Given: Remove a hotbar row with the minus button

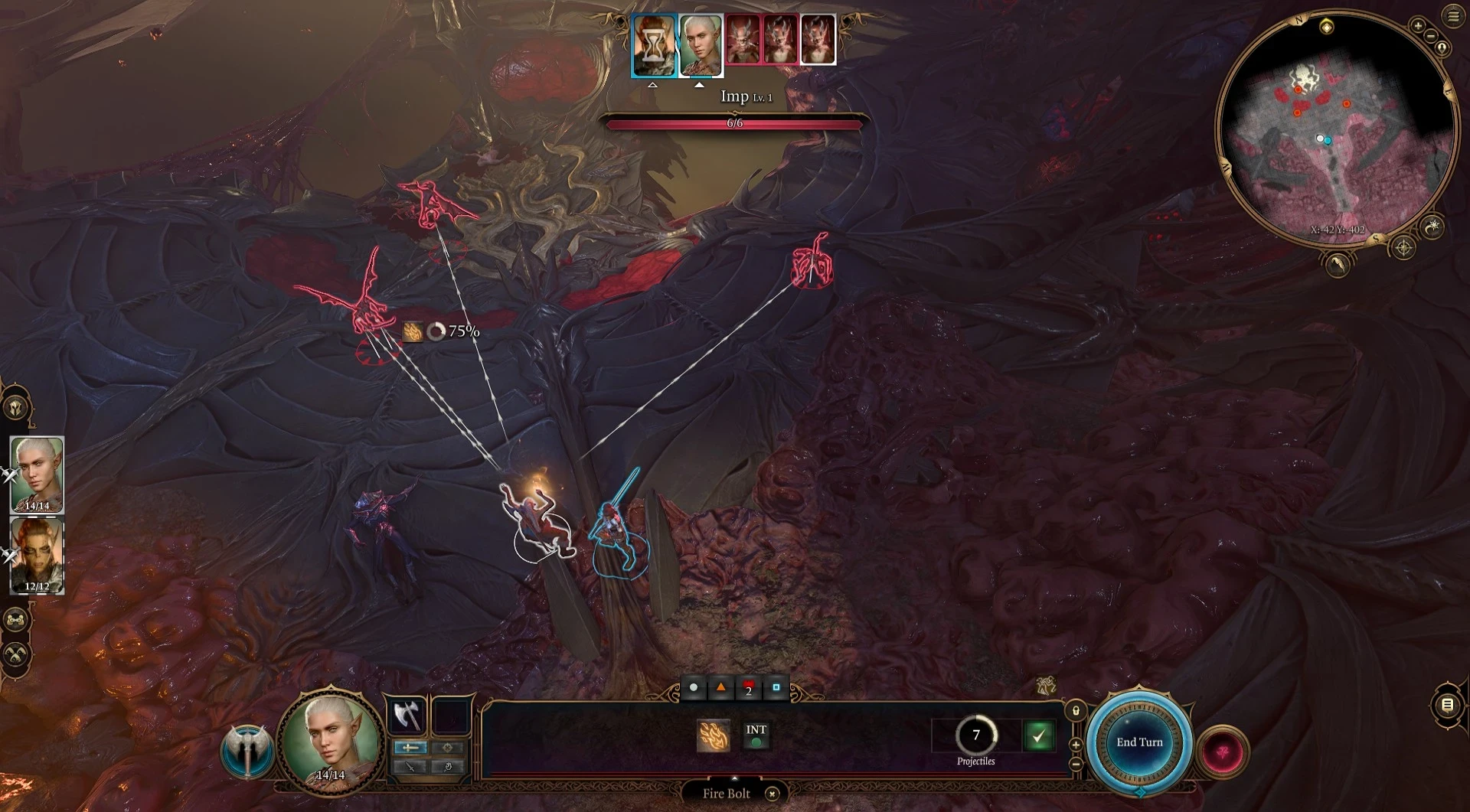Looking at the screenshot, I should (x=1076, y=763).
